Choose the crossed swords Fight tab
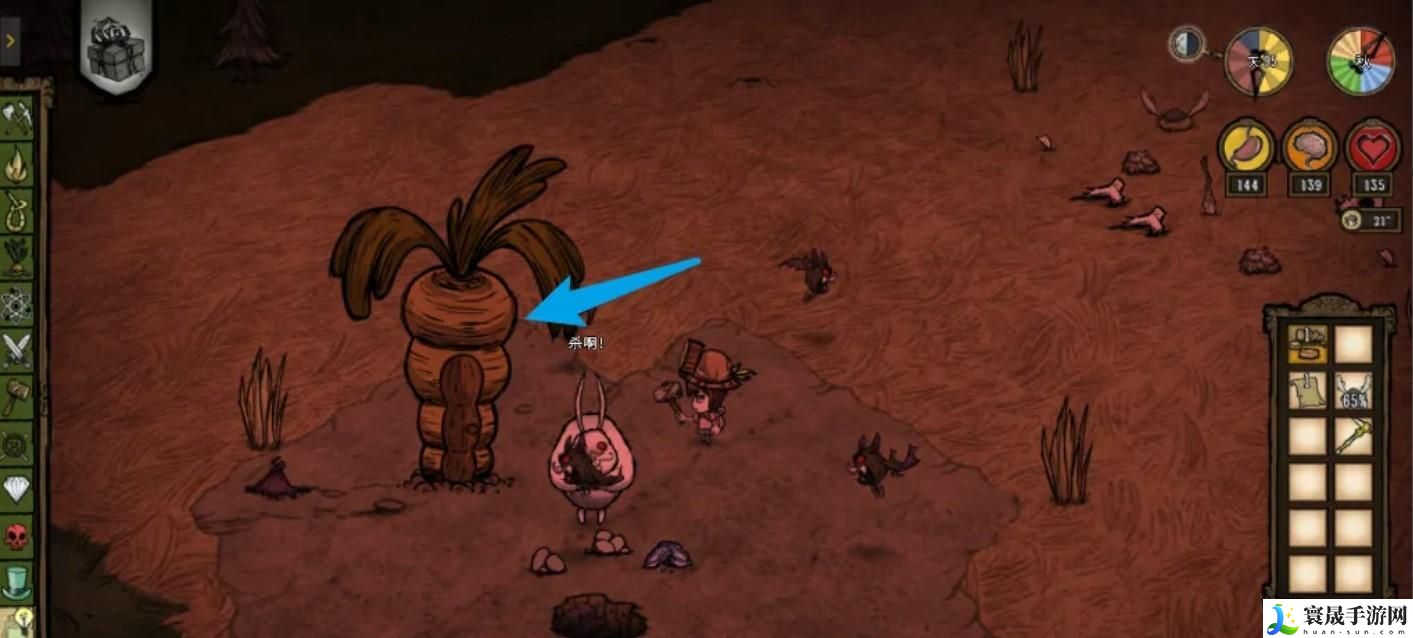This screenshot has height=638, width=1413. [x=17, y=350]
